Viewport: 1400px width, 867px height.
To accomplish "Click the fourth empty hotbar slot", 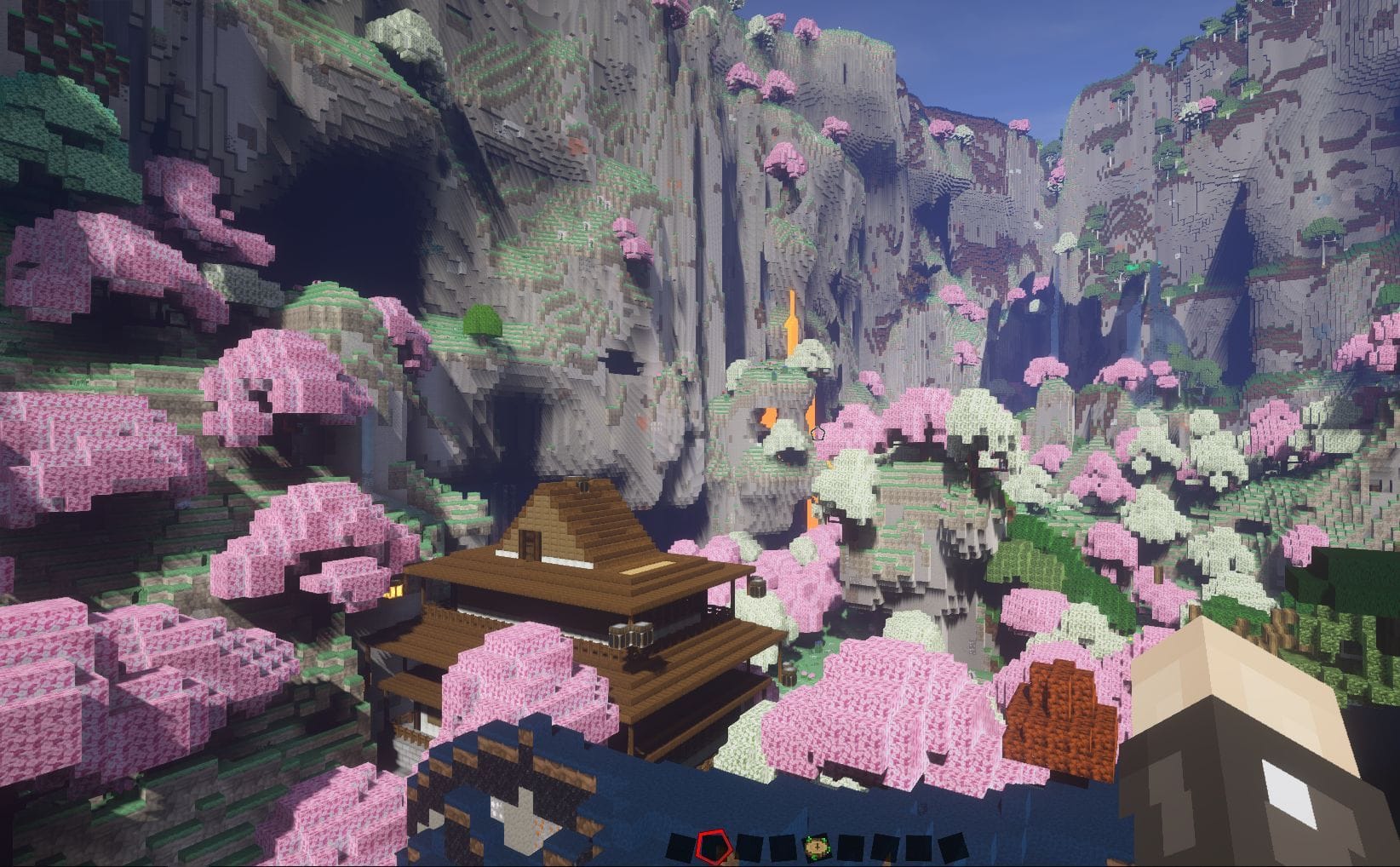I will pyautogui.click(x=782, y=845).
